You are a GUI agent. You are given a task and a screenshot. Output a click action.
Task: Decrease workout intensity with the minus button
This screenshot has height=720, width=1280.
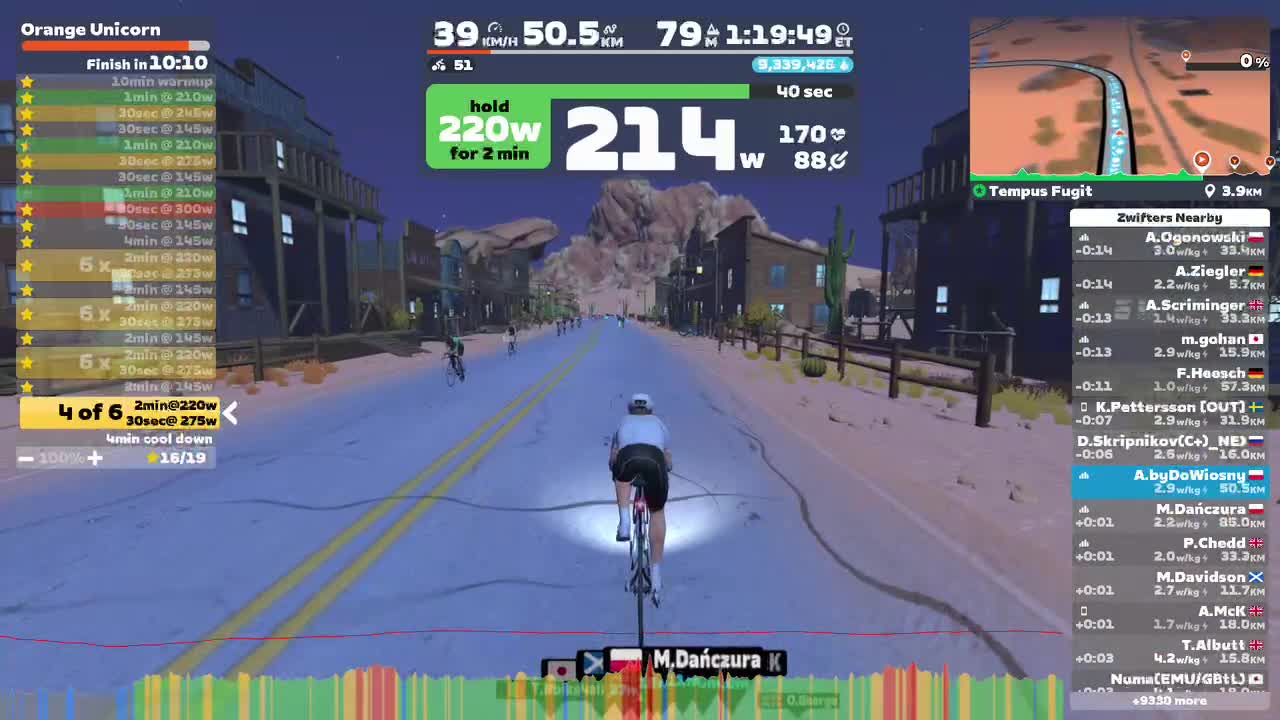27,457
